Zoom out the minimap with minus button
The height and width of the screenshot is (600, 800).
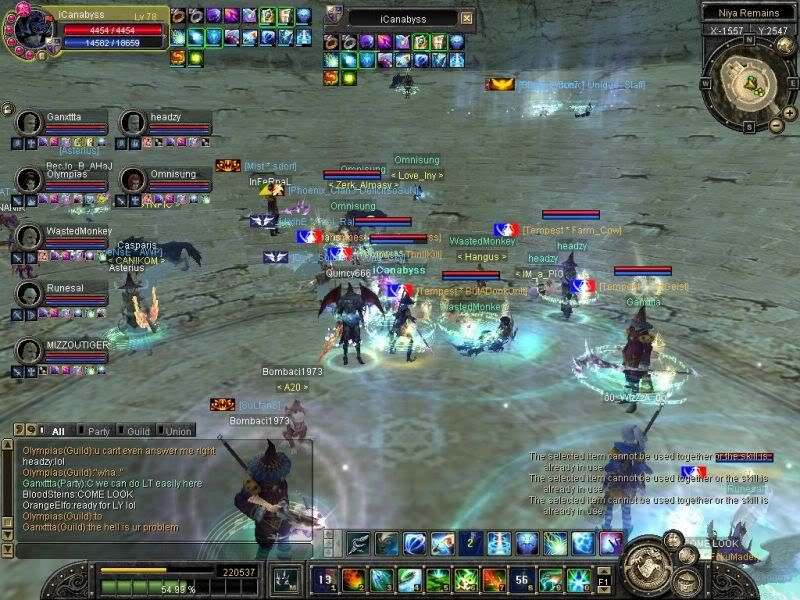pyautogui.click(x=776, y=125)
